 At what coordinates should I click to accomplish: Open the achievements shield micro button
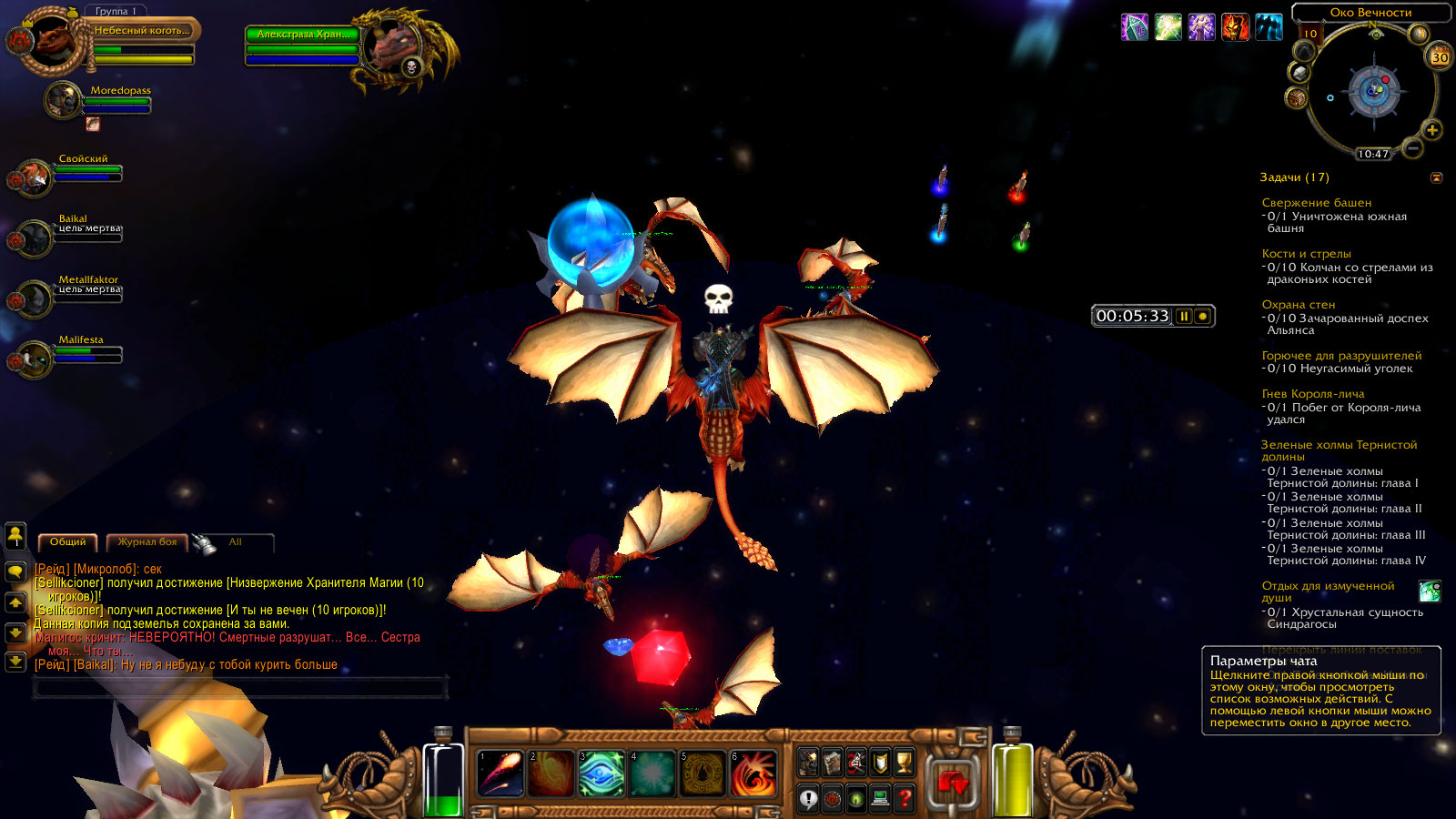(x=880, y=763)
